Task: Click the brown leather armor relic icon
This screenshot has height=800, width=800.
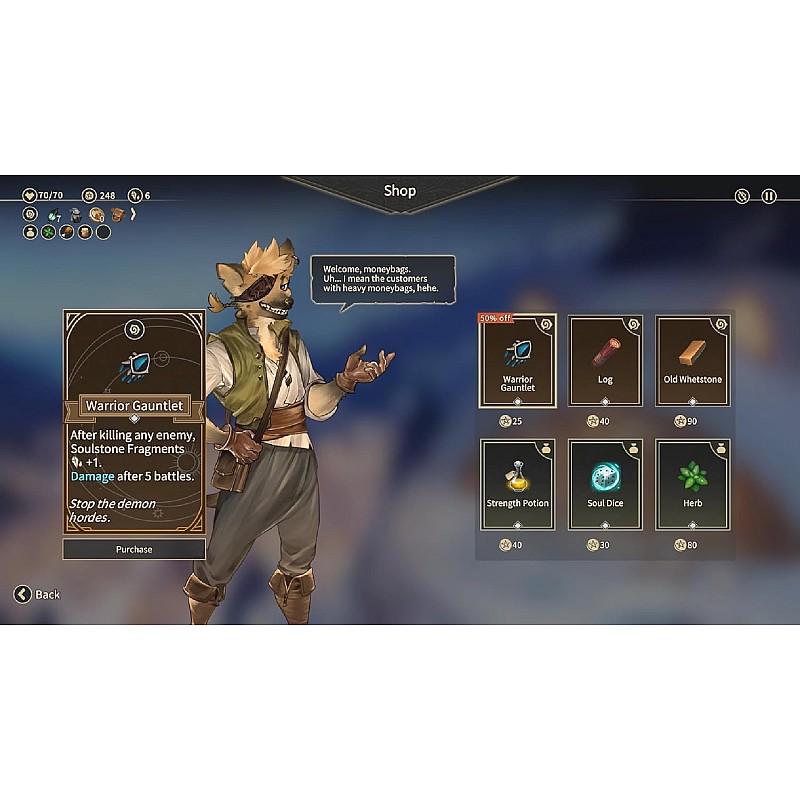Action: [117, 214]
